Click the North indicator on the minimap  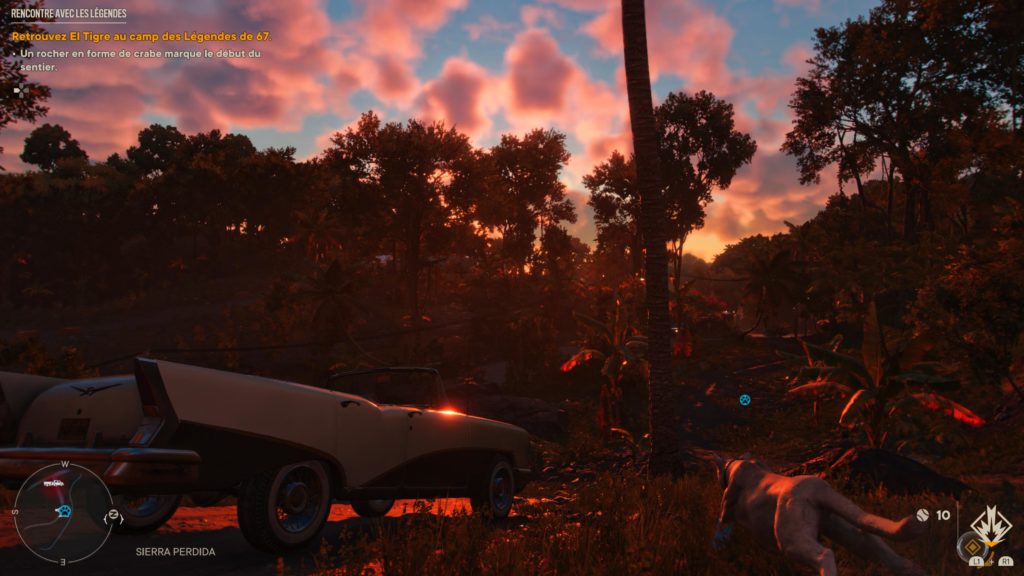coord(114,516)
